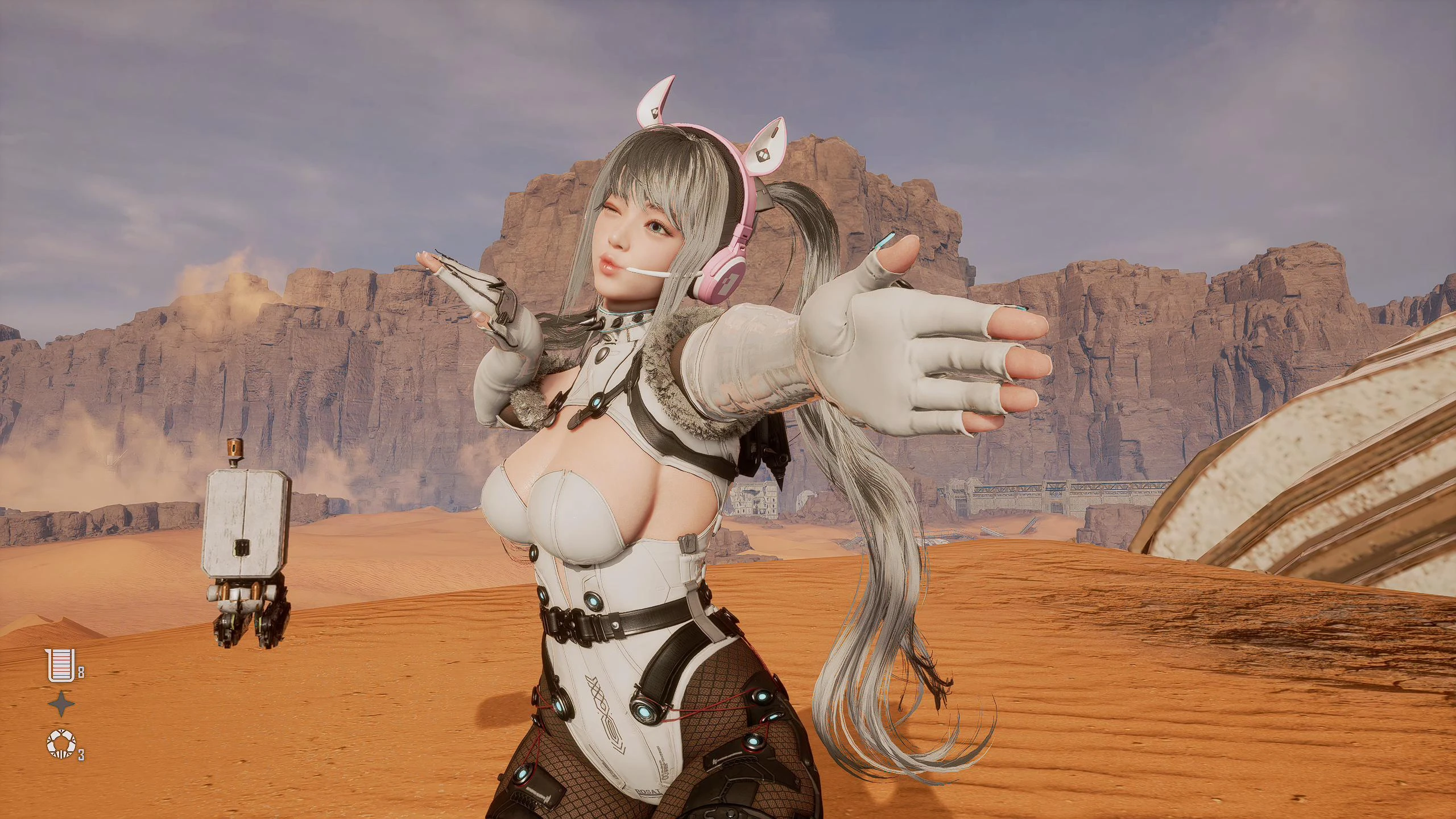
Task: Click the consumable count number 3
Action: click(x=81, y=754)
